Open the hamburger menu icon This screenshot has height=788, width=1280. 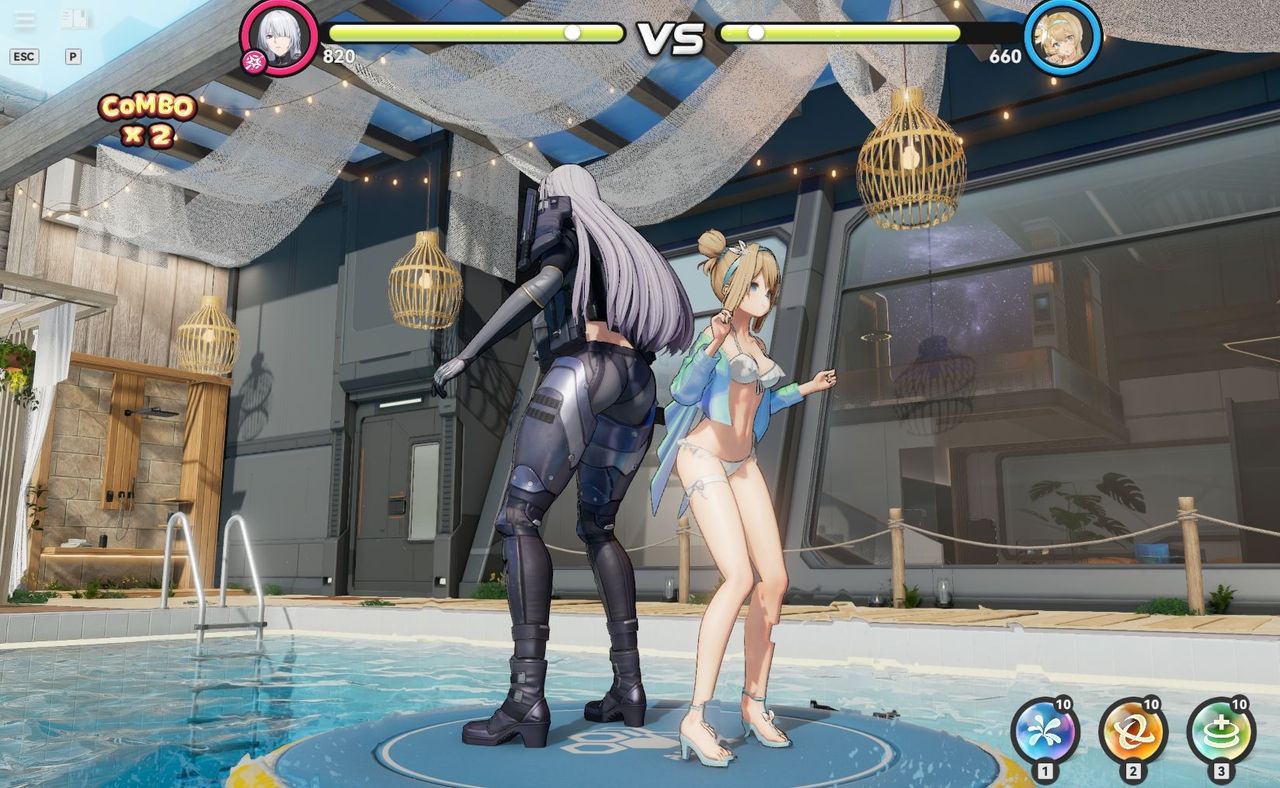24,20
